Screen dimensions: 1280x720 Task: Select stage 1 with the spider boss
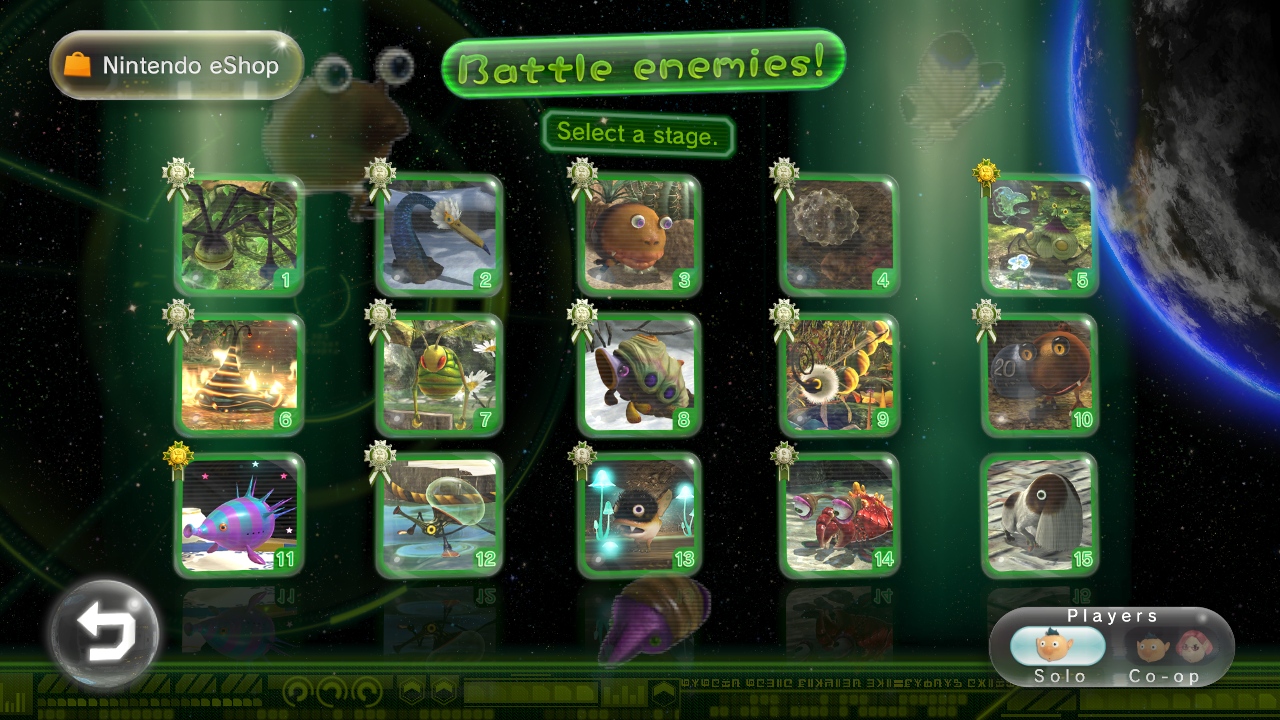click(239, 236)
